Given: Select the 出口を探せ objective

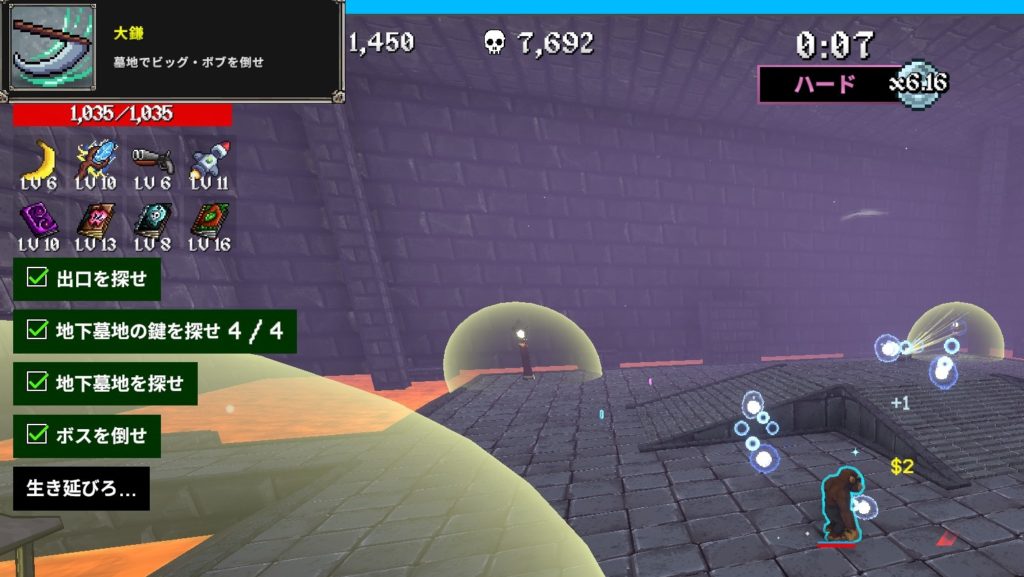Looking at the screenshot, I should pyautogui.click(x=87, y=279).
